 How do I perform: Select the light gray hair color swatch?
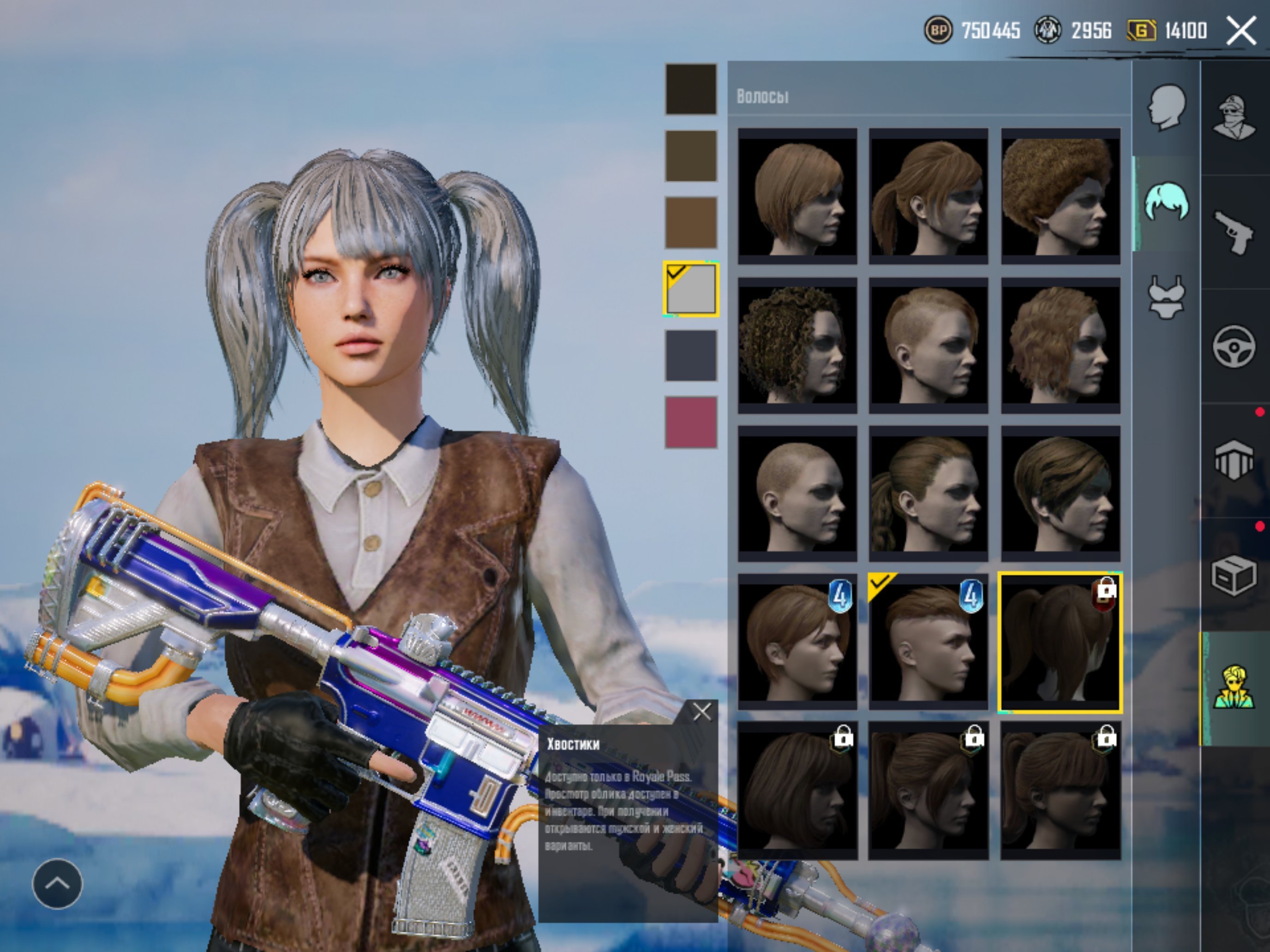point(691,289)
